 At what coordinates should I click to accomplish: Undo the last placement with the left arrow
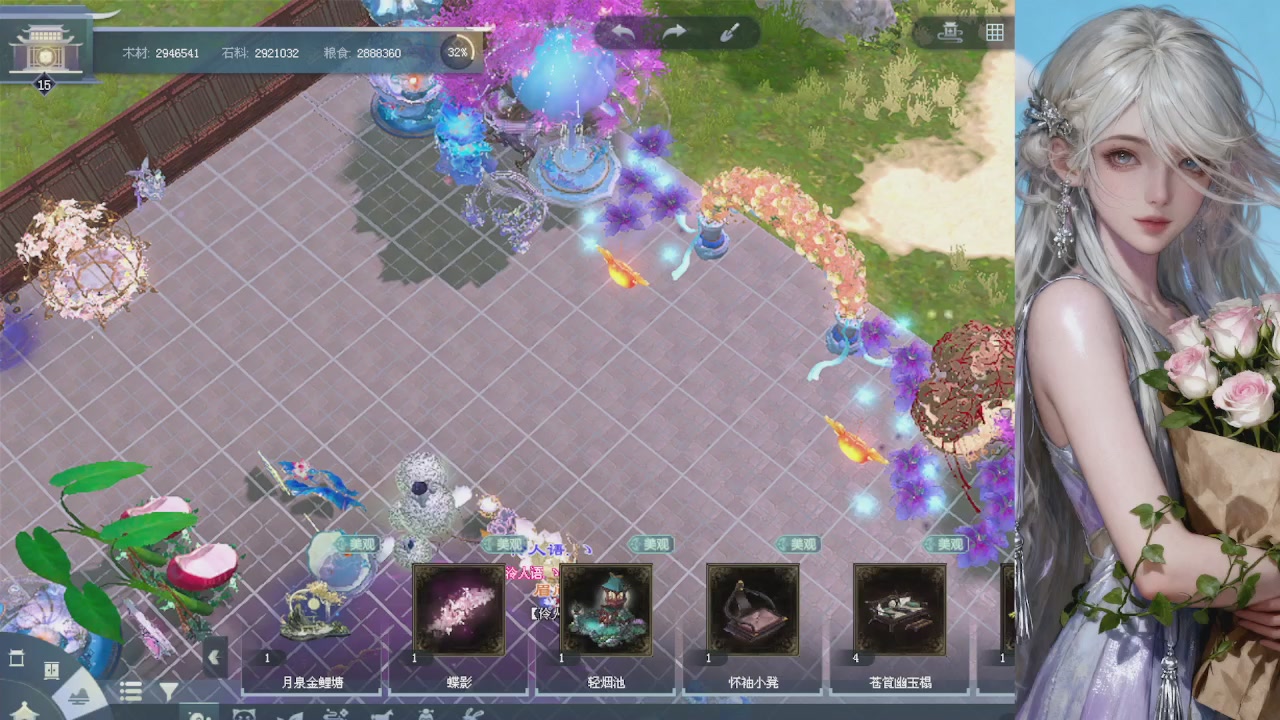pos(623,32)
